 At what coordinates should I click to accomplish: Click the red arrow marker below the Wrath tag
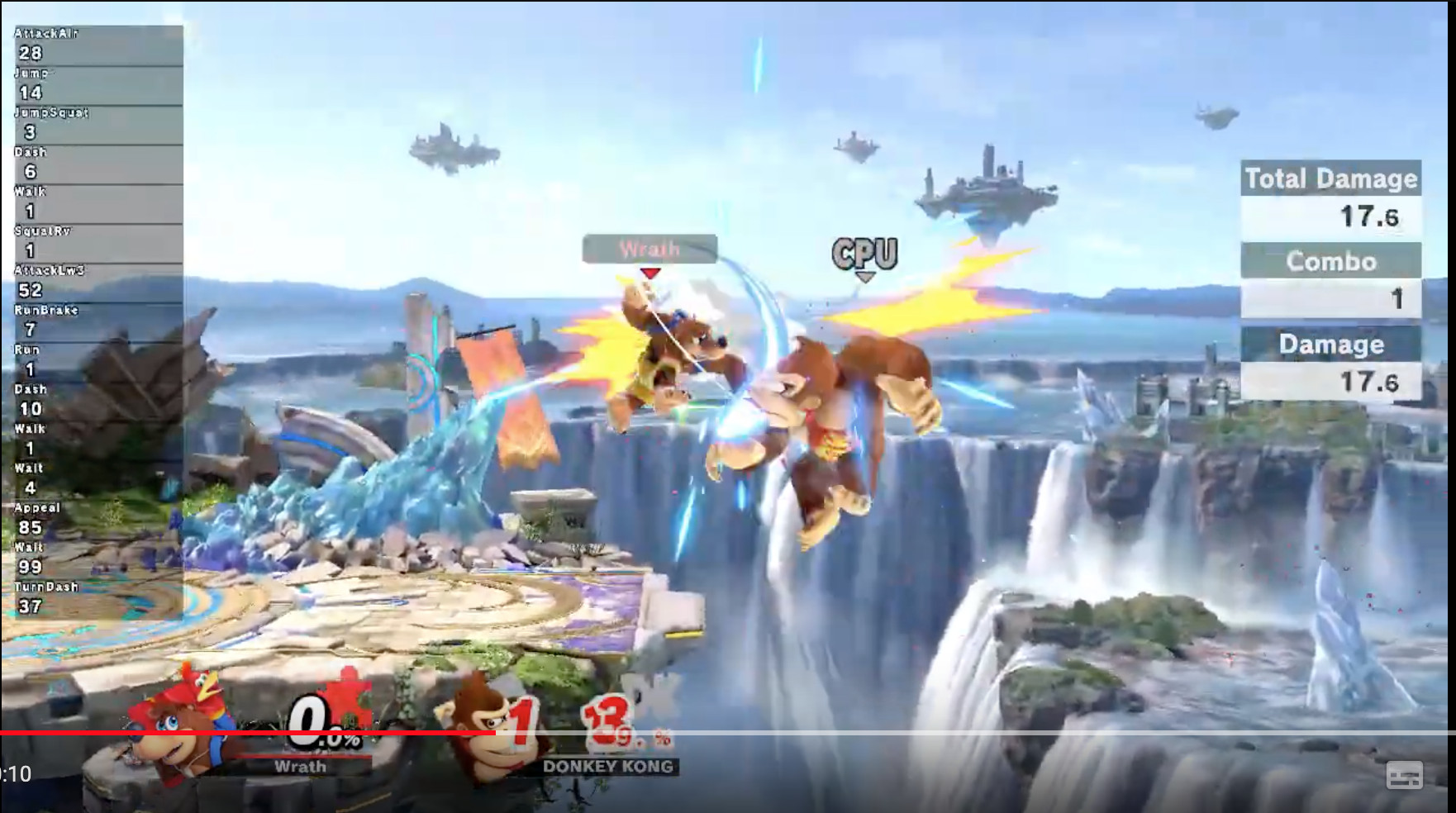click(x=649, y=274)
